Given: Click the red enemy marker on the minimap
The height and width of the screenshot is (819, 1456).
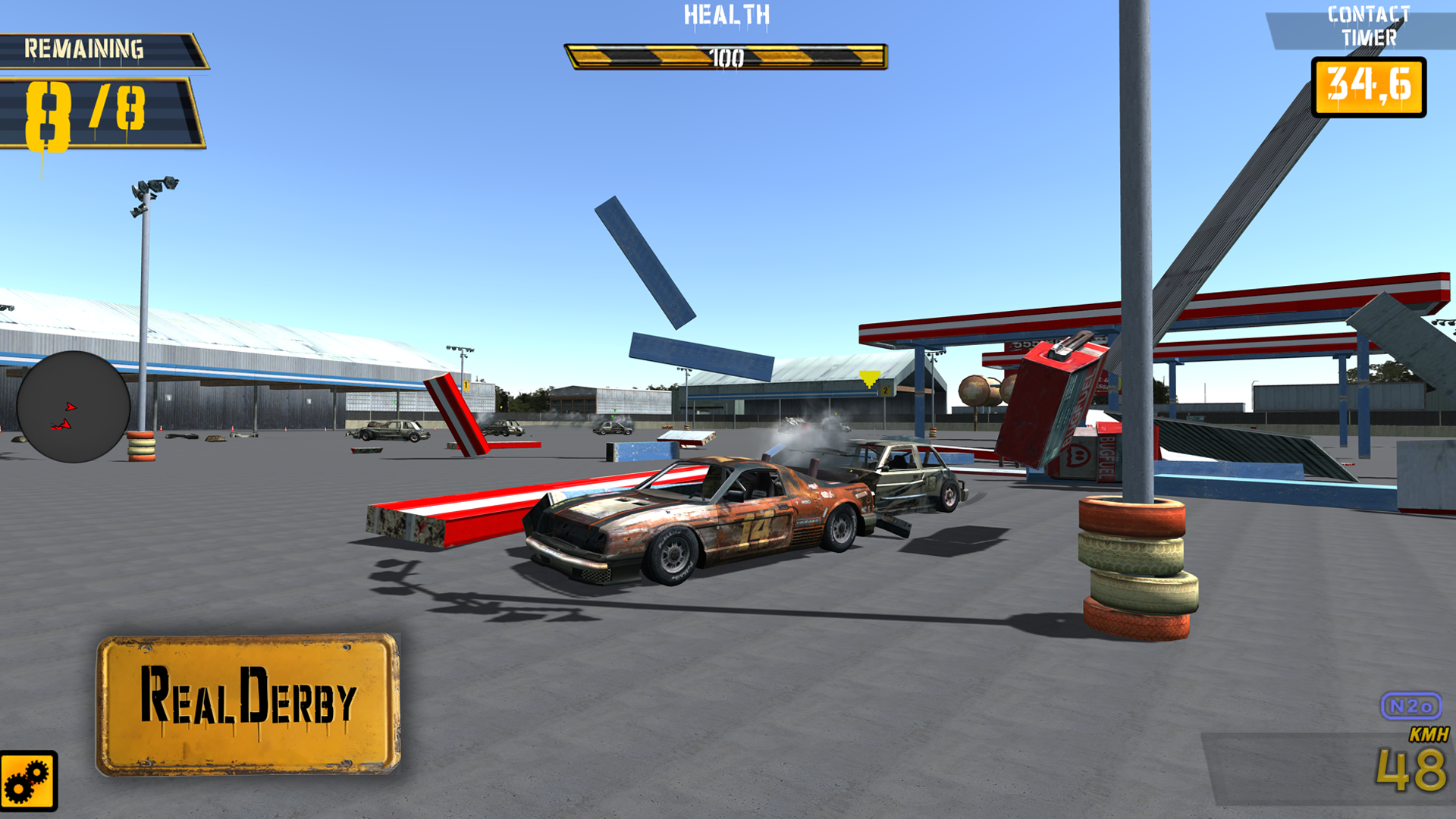Looking at the screenshot, I should click(x=62, y=426).
